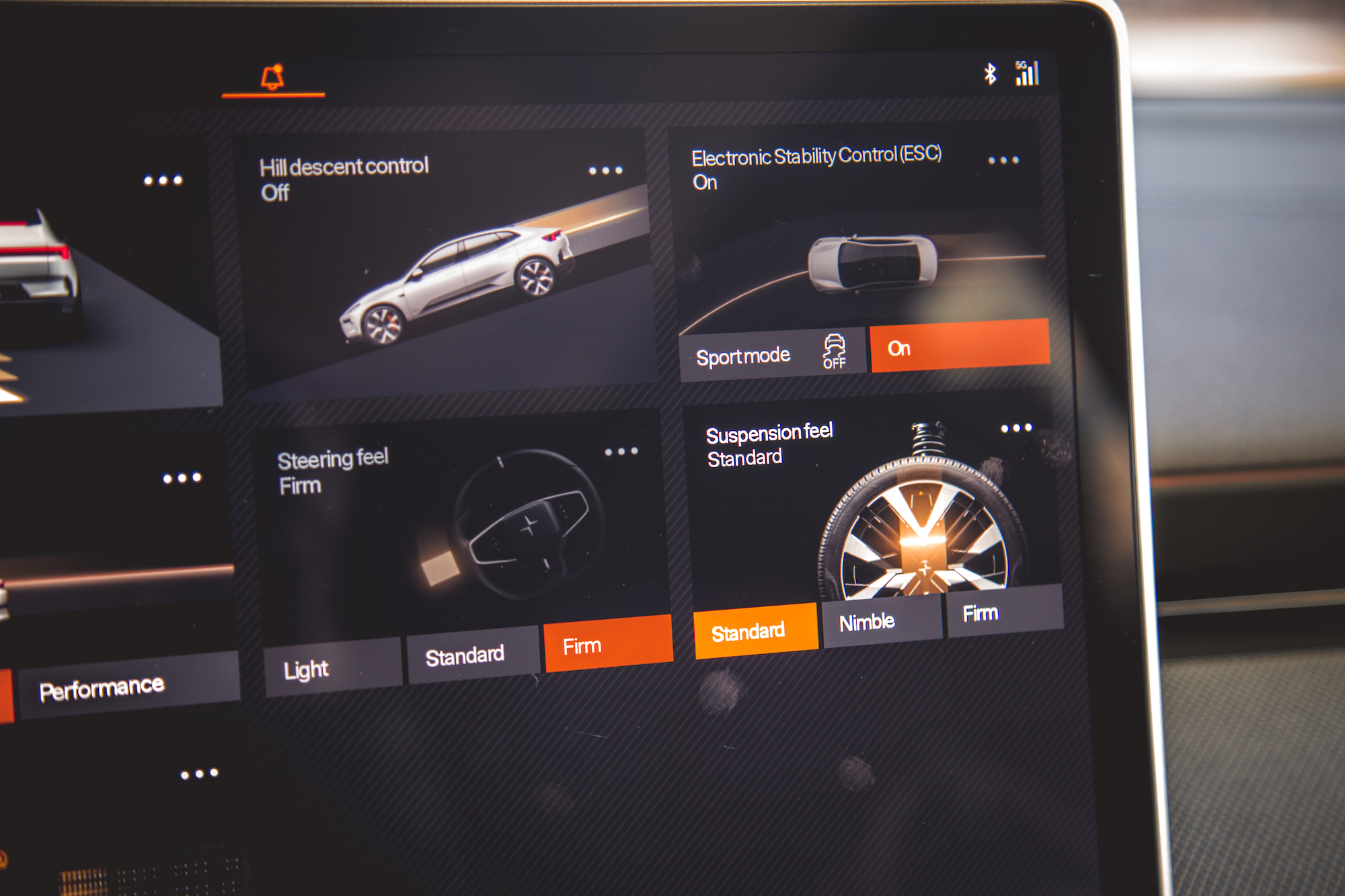Screen dimensions: 1345x896
Task: Open Steering feel options menu
Action: tap(620, 452)
